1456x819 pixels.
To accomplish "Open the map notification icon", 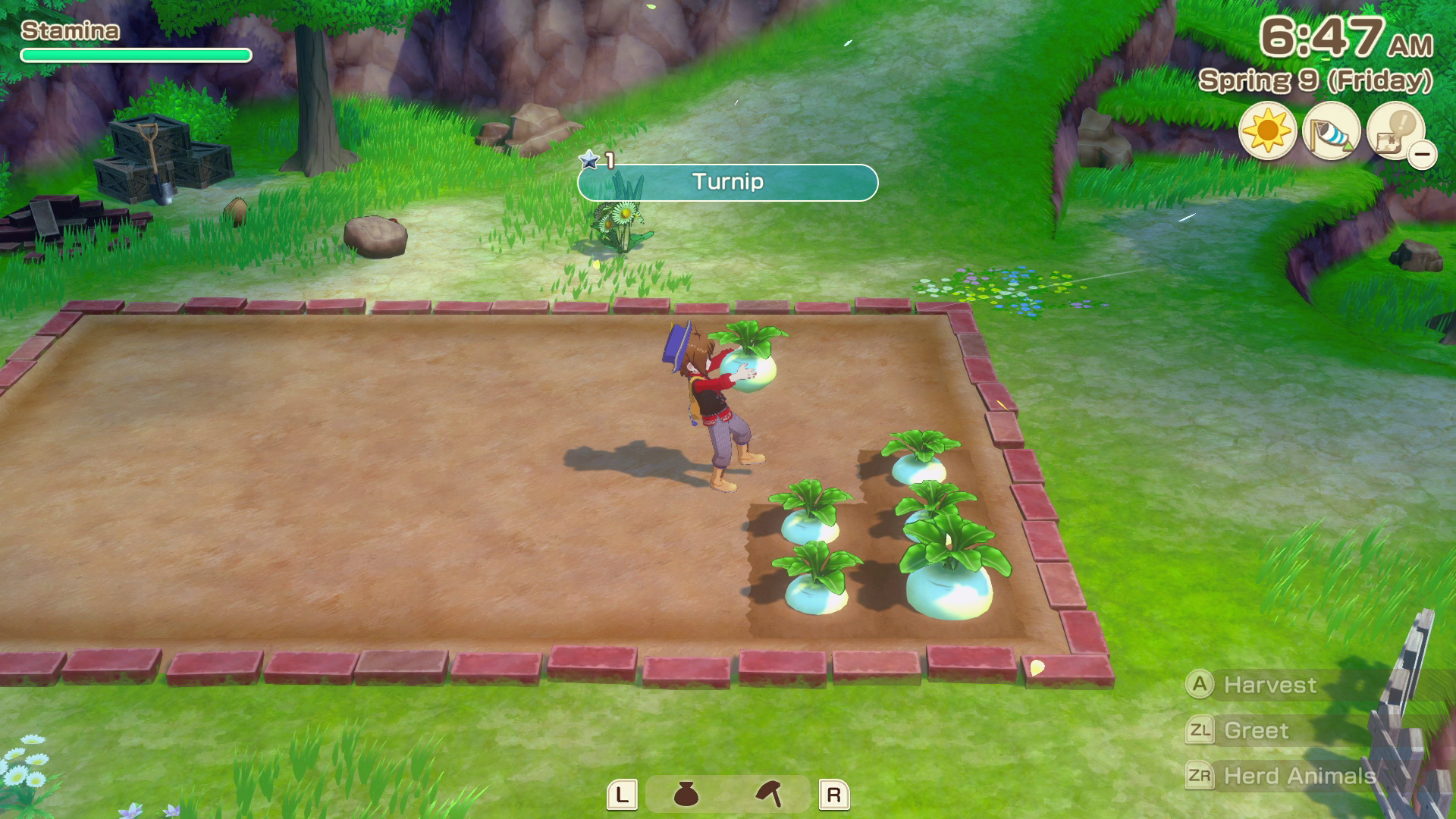I will (x=1394, y=130).
